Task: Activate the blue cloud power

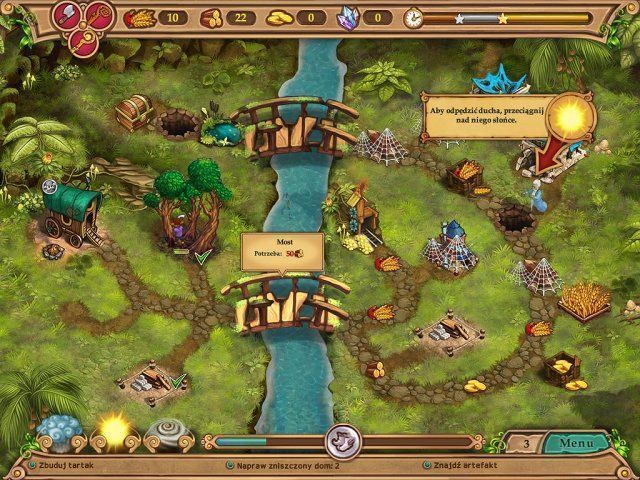Action: [60, 432]
